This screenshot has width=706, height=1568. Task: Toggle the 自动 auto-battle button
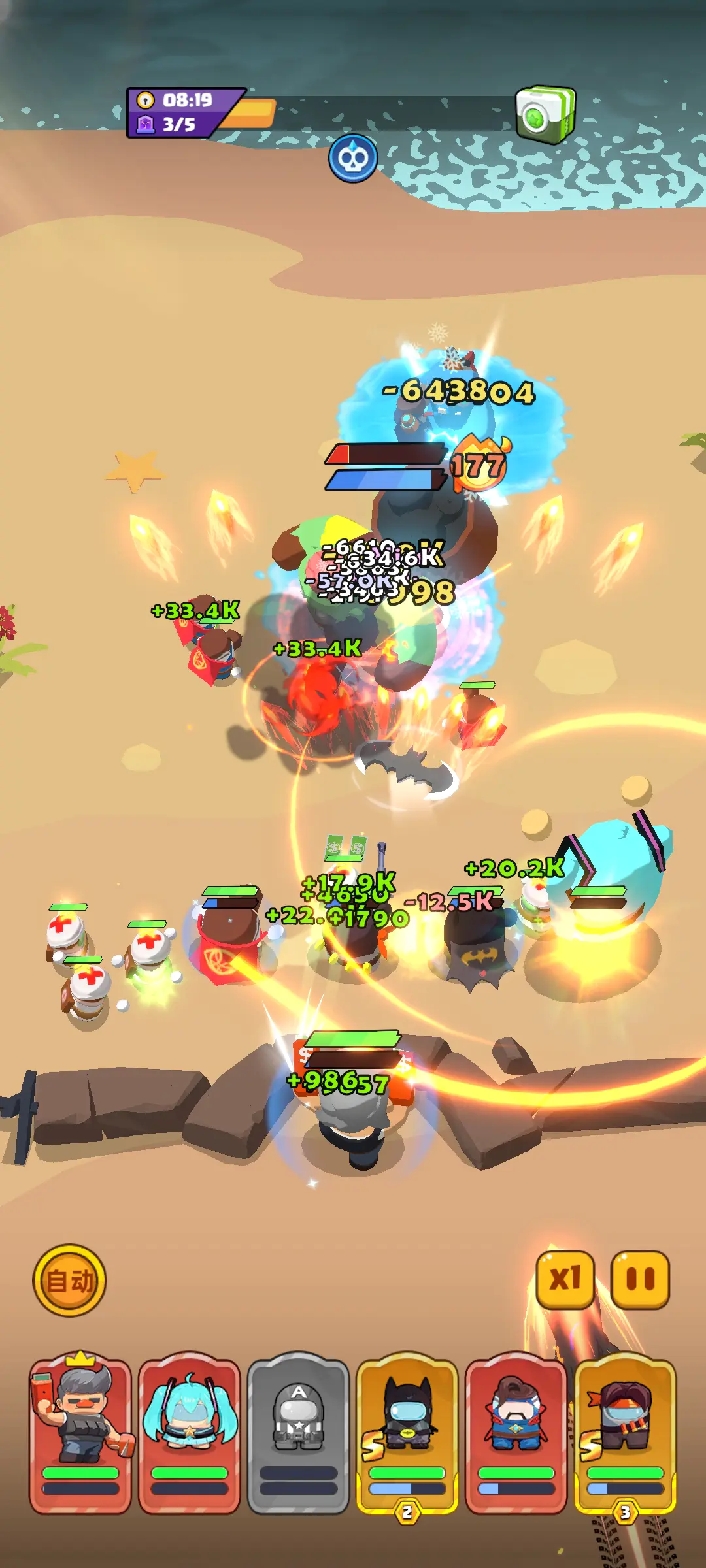point(69,1280)
